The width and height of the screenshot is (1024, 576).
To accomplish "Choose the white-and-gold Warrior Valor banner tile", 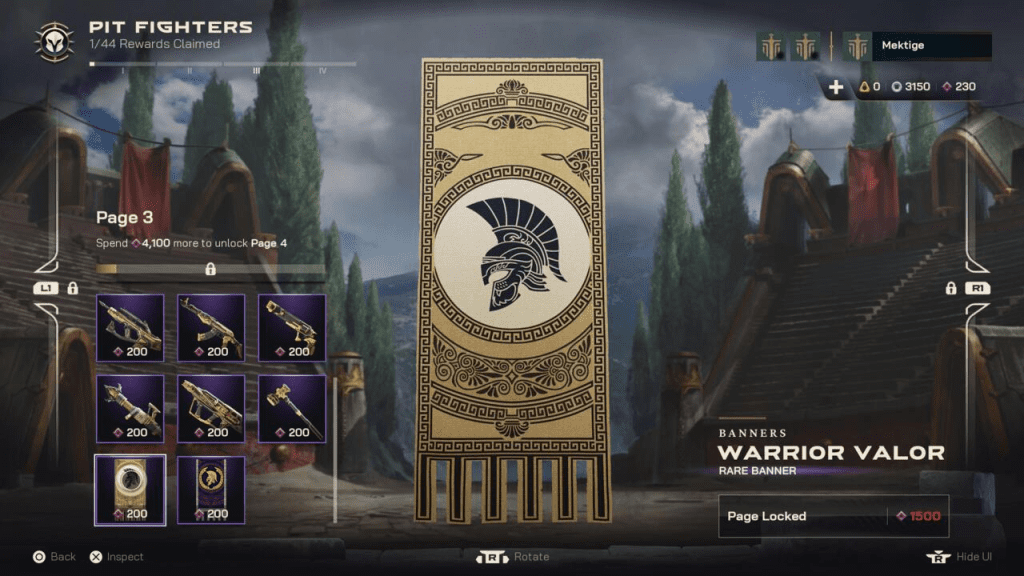I will point(130,490).
